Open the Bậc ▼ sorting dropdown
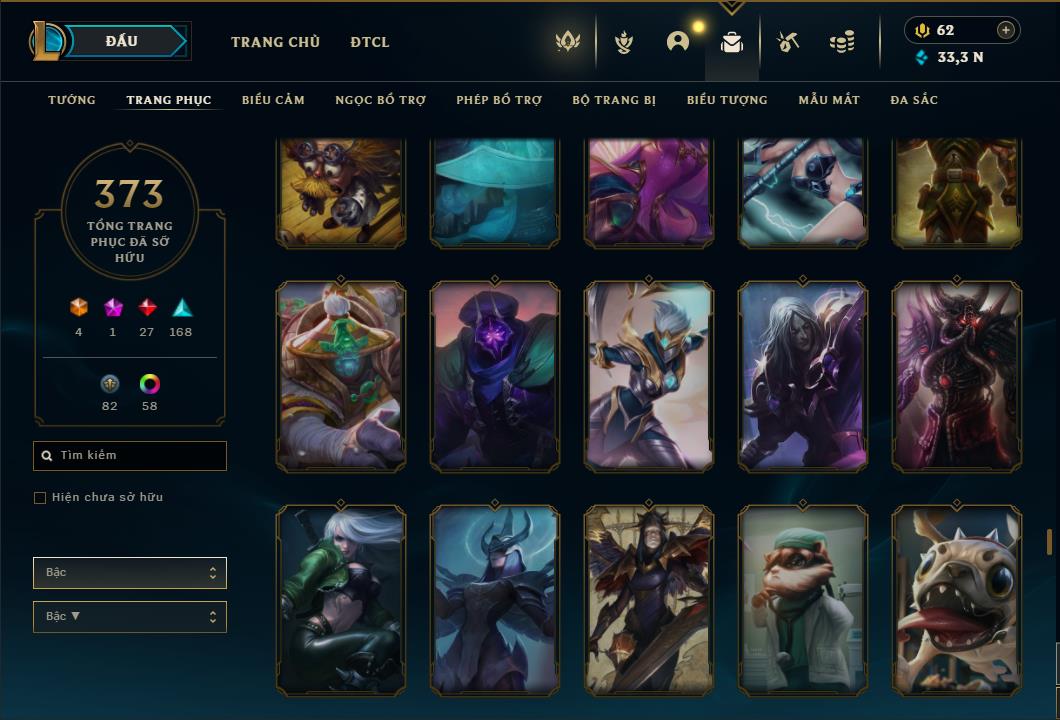 tap(130, 617)
